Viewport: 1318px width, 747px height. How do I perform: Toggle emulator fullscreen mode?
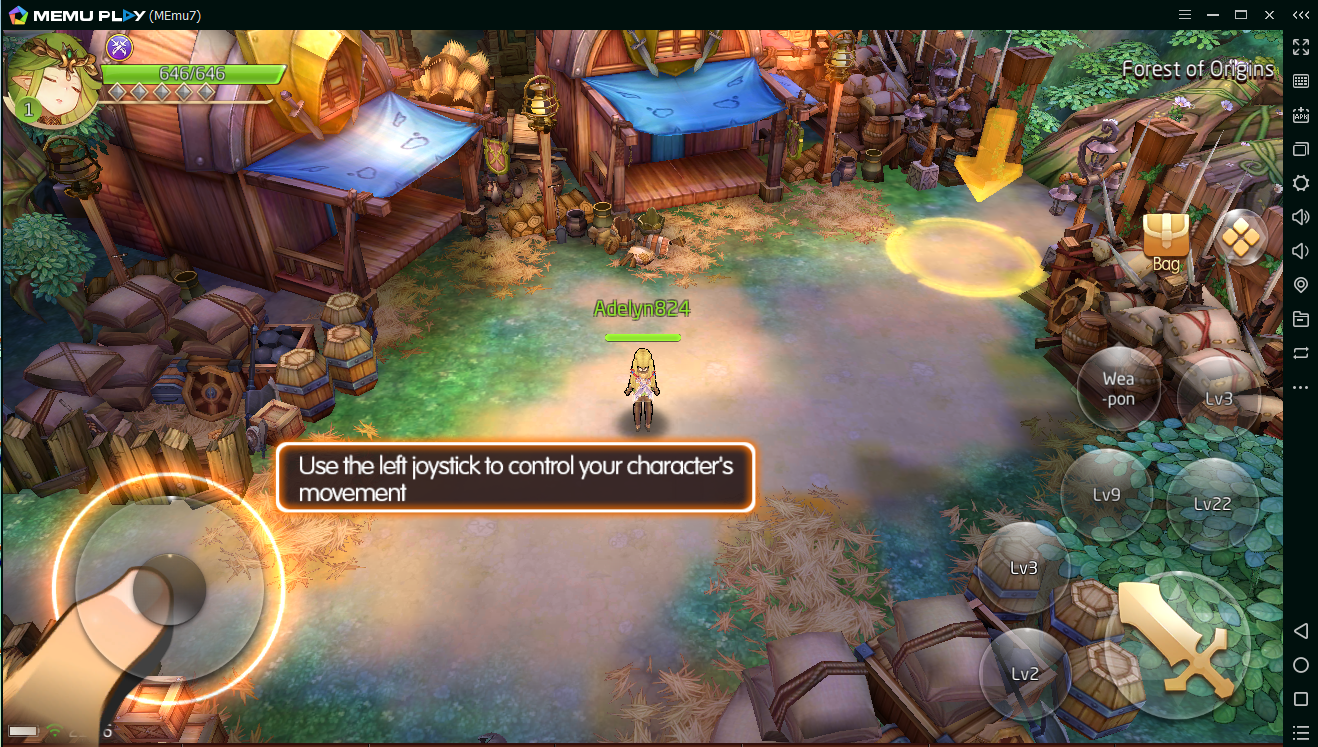click(1301, 47)
